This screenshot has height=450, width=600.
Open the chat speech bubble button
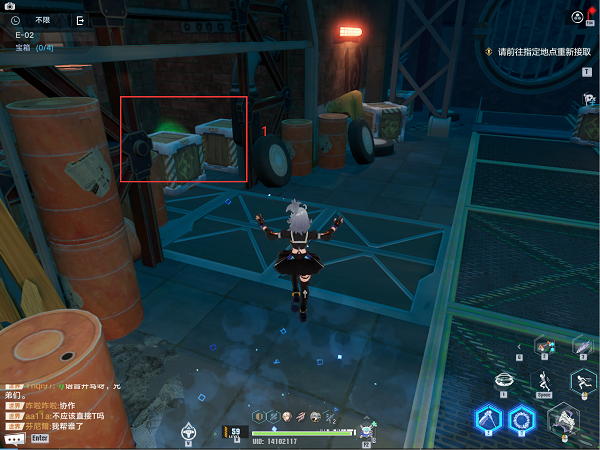(14, 438)
